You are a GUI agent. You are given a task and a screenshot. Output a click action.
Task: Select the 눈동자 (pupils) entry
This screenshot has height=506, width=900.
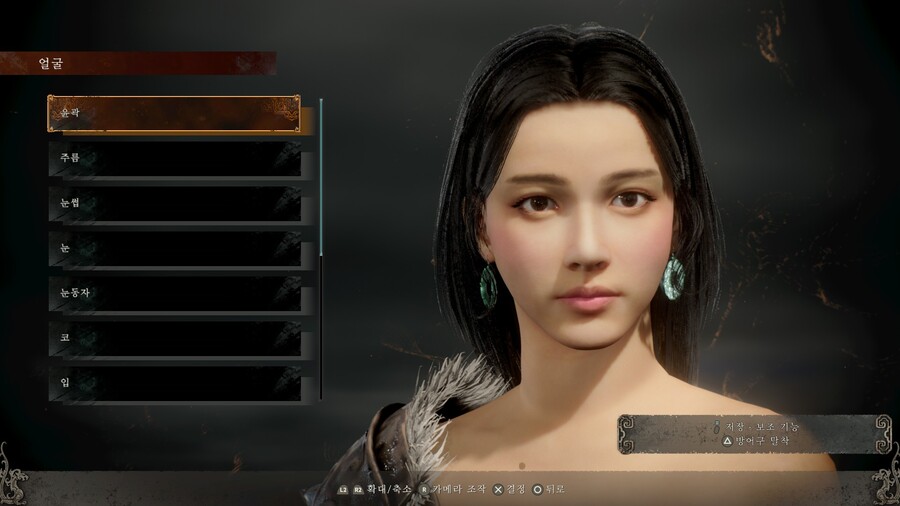174,293
